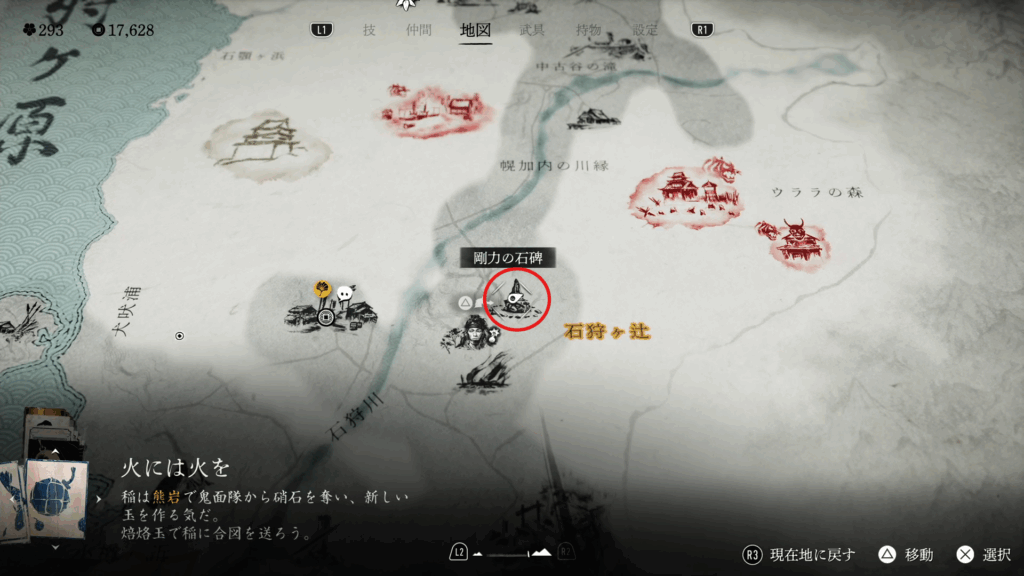
Task: Click the map zoom level indicator
Action: pos(511,552)
